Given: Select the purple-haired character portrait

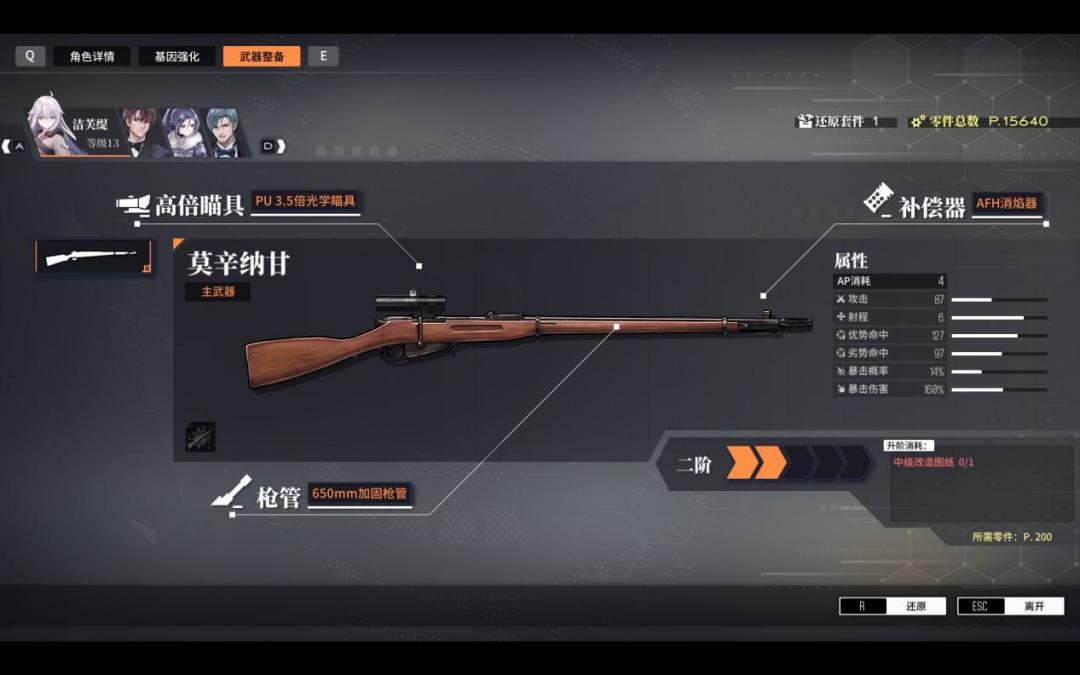Looking at the screenshot, I should (183, 131).
